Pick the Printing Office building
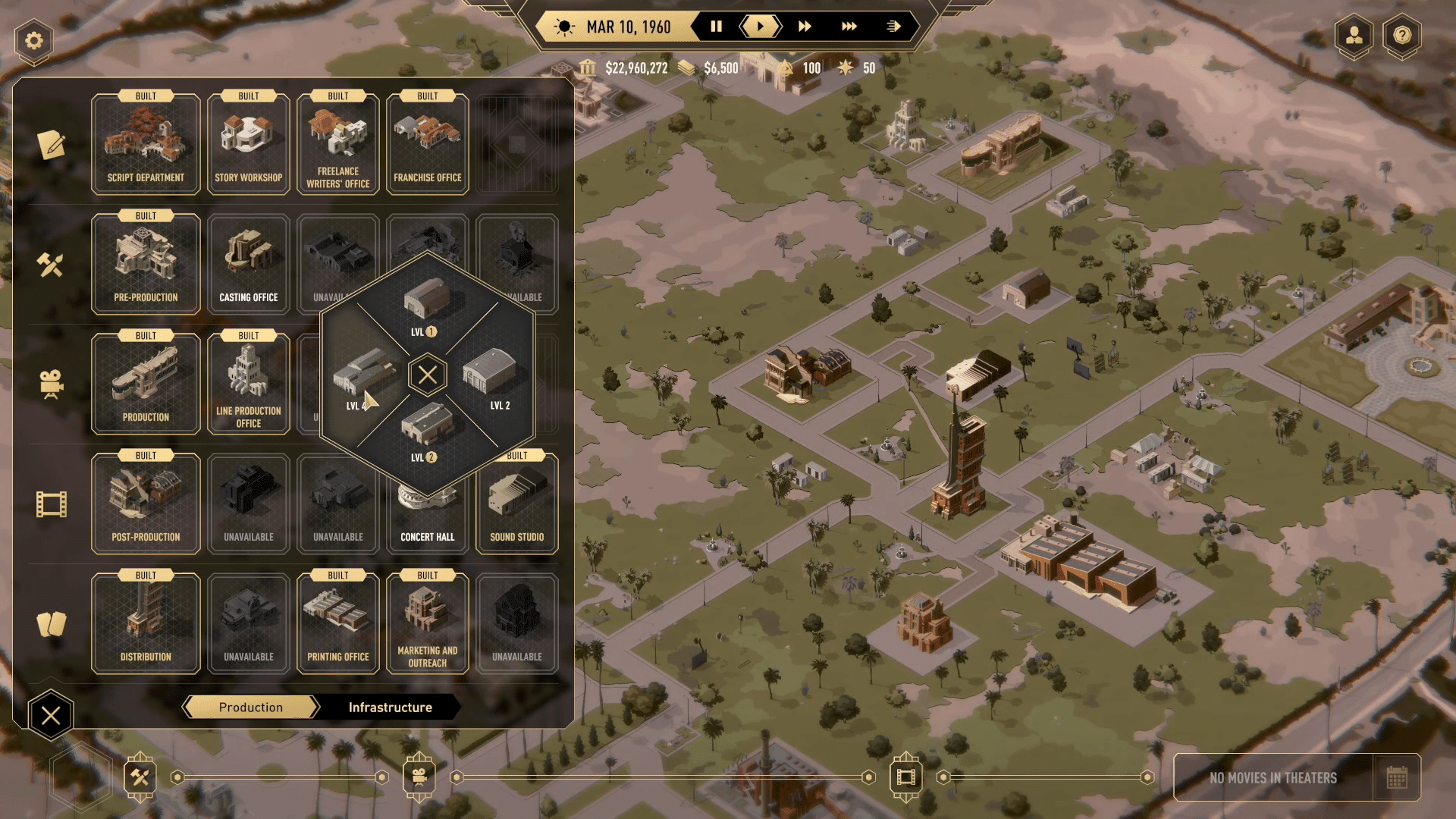The width and height of the screenshot is (1456, 819). tap(338, 623)
